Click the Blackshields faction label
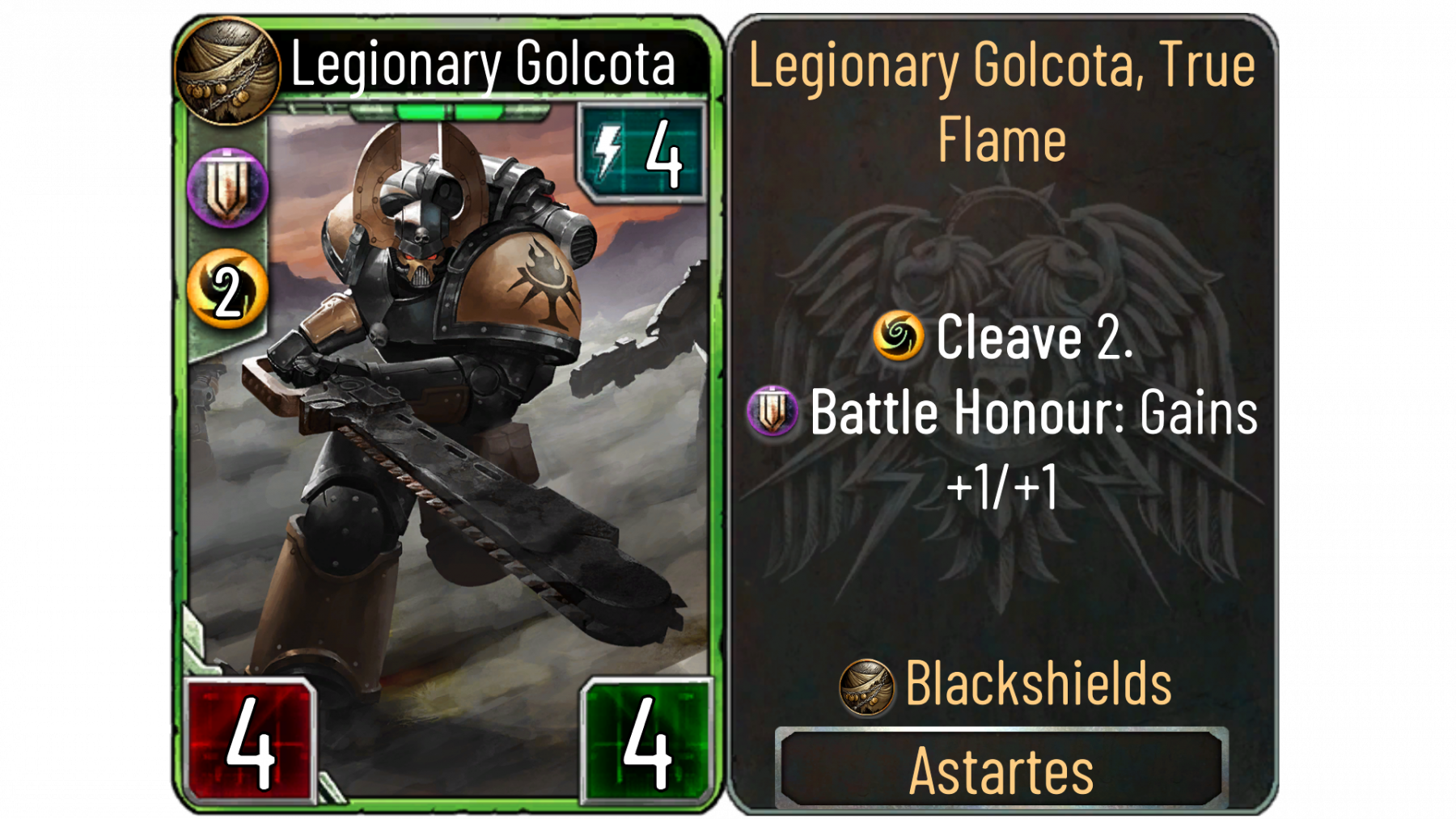1456x819 pixels. 1038,684
